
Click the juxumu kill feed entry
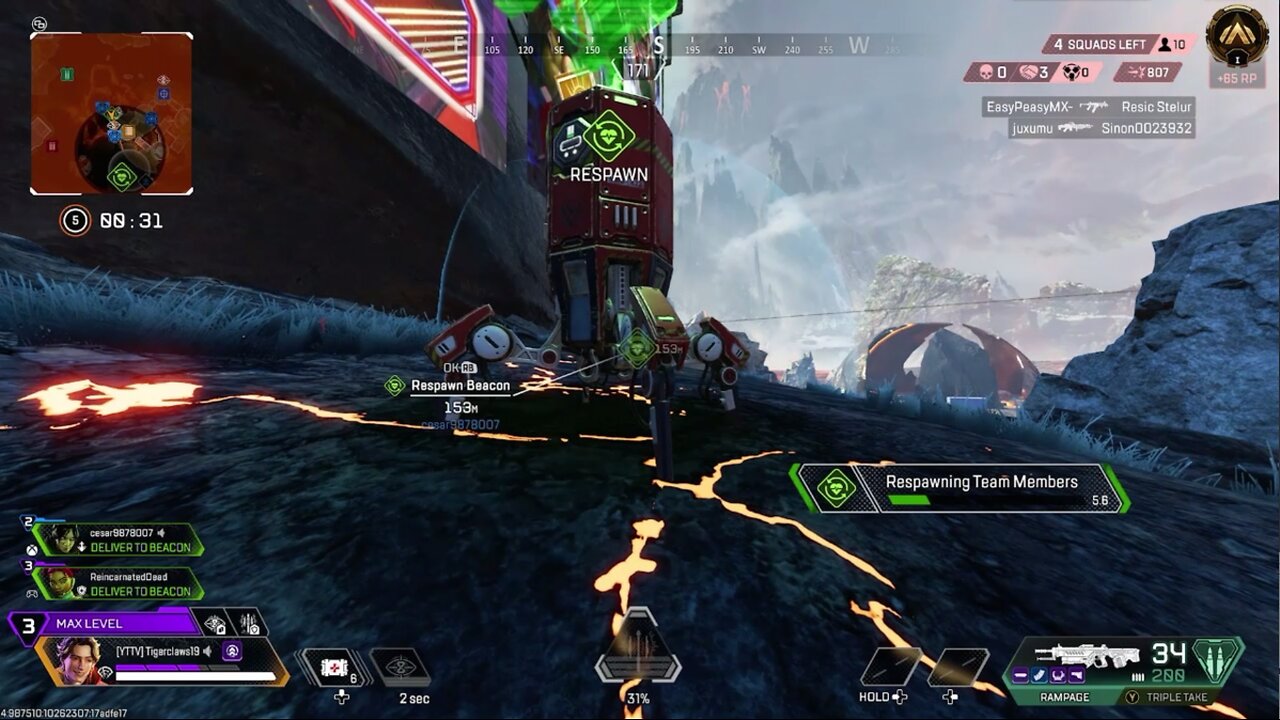[1100, 128]
